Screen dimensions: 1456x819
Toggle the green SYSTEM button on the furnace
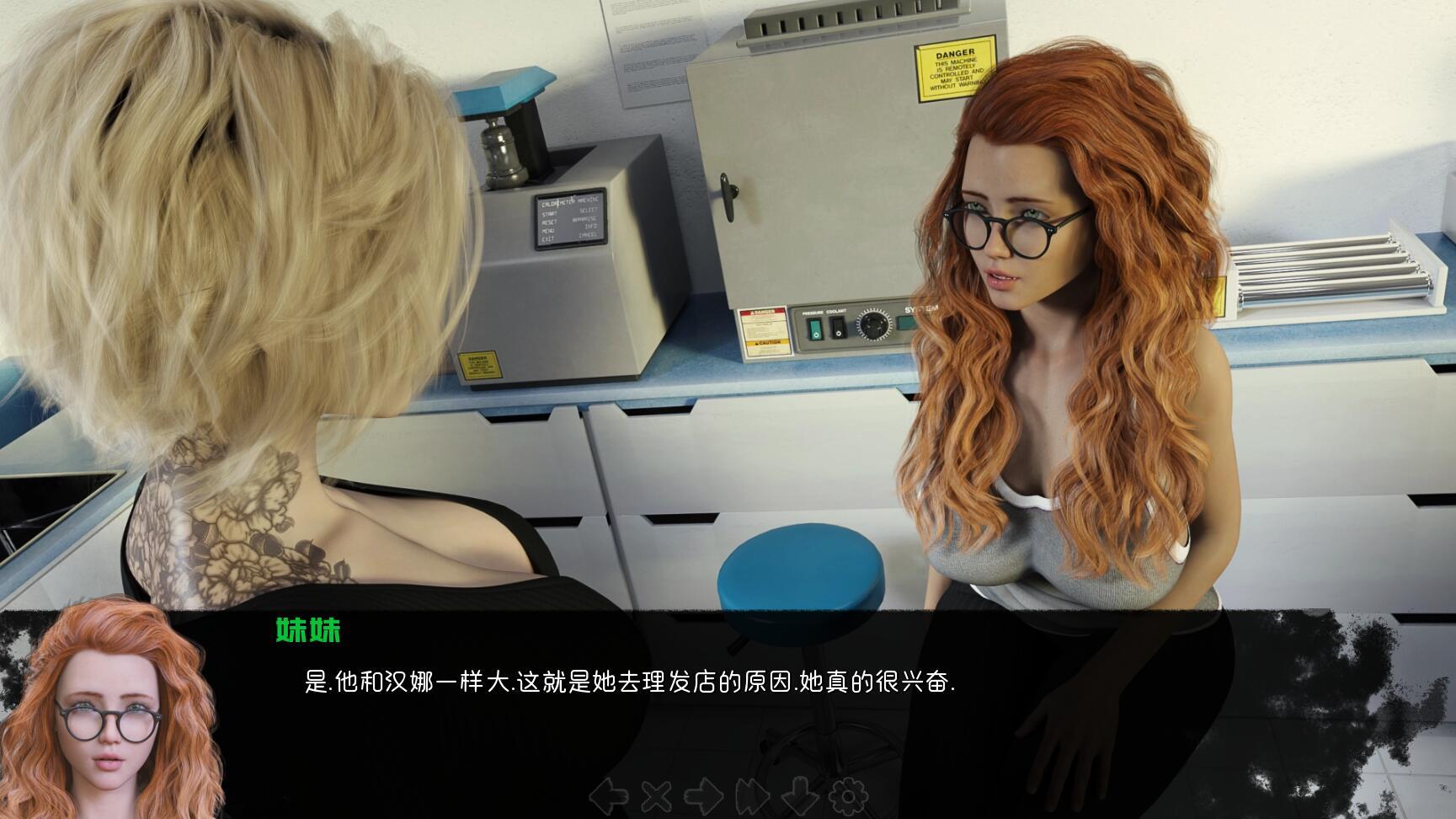pyautogui.click(x=906, y=324)
